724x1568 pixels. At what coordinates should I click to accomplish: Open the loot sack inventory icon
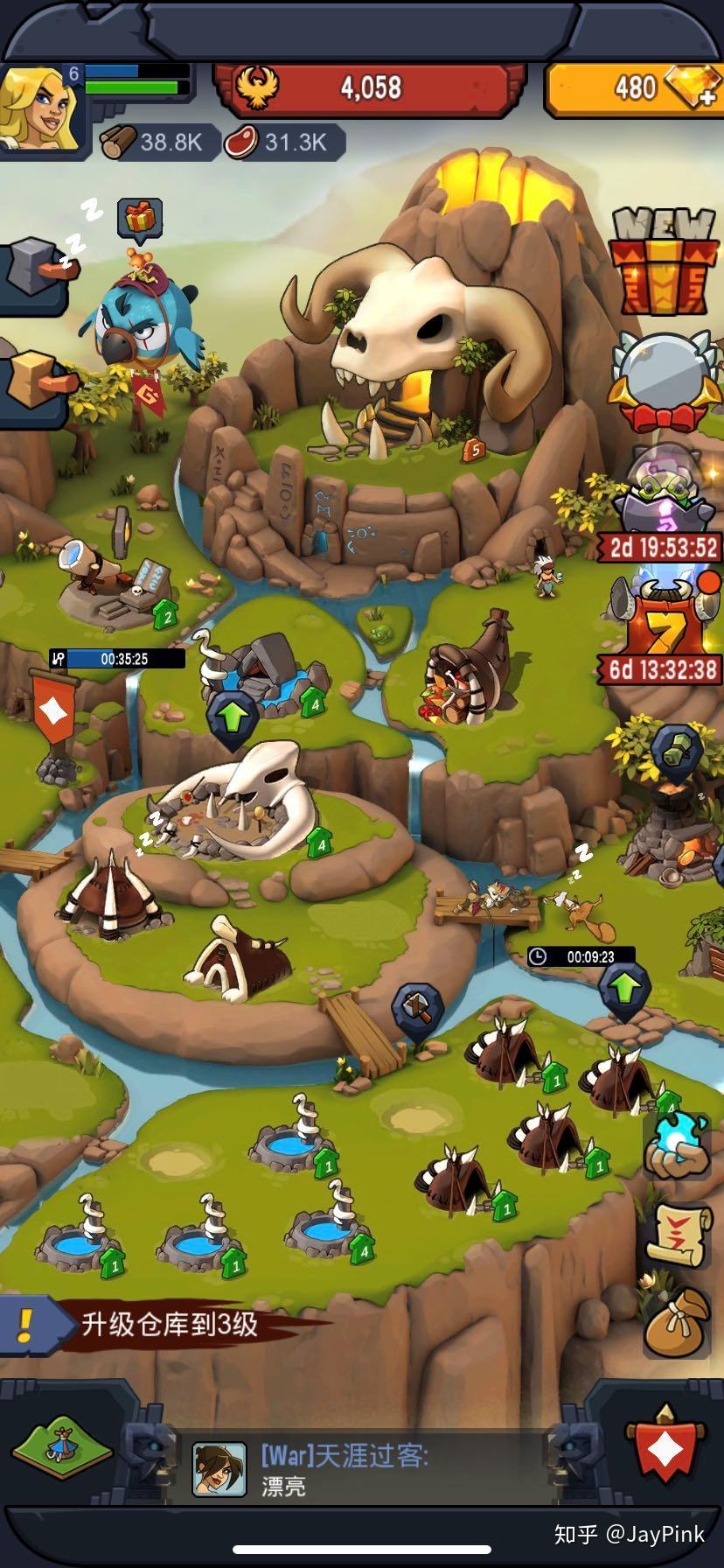675,1325
